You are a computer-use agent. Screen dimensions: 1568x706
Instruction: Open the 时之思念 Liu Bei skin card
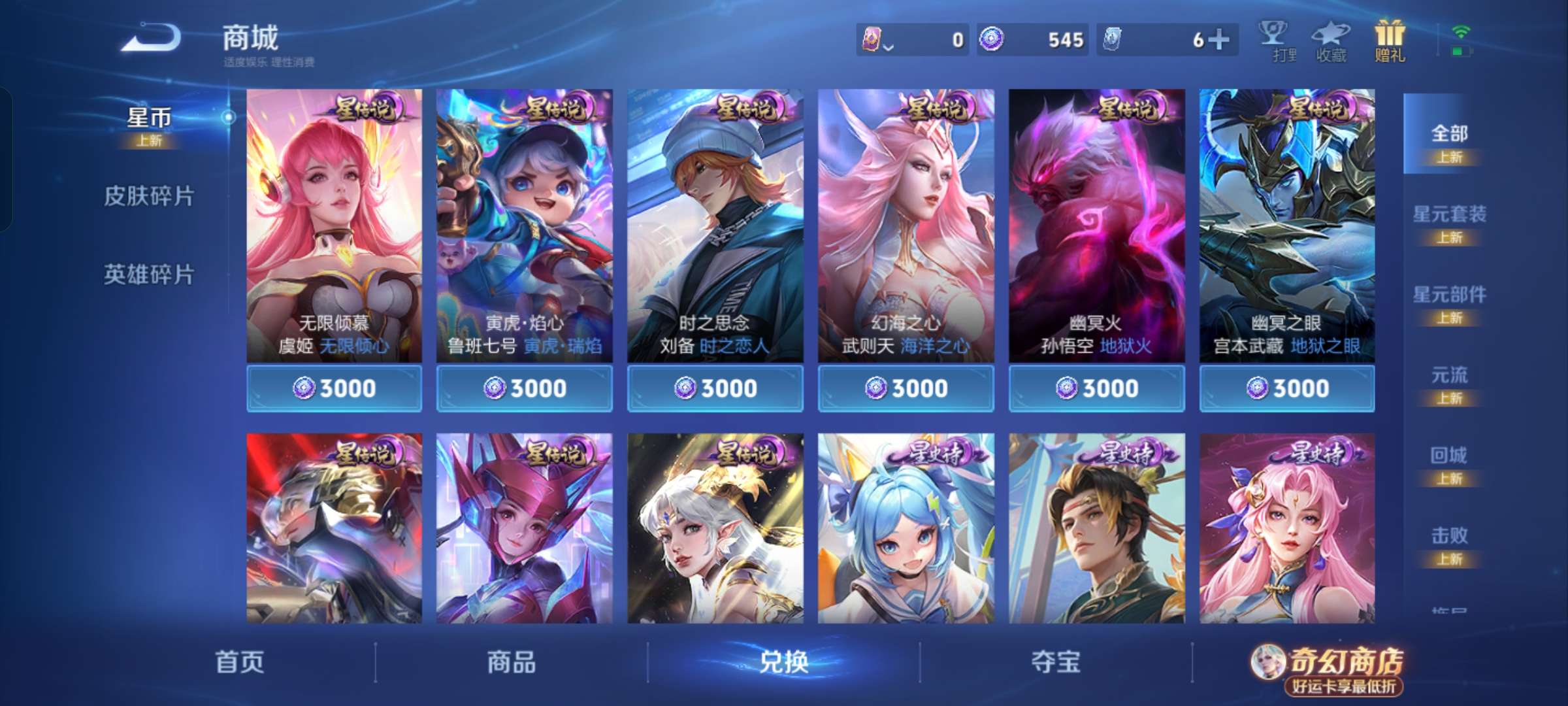716,222
